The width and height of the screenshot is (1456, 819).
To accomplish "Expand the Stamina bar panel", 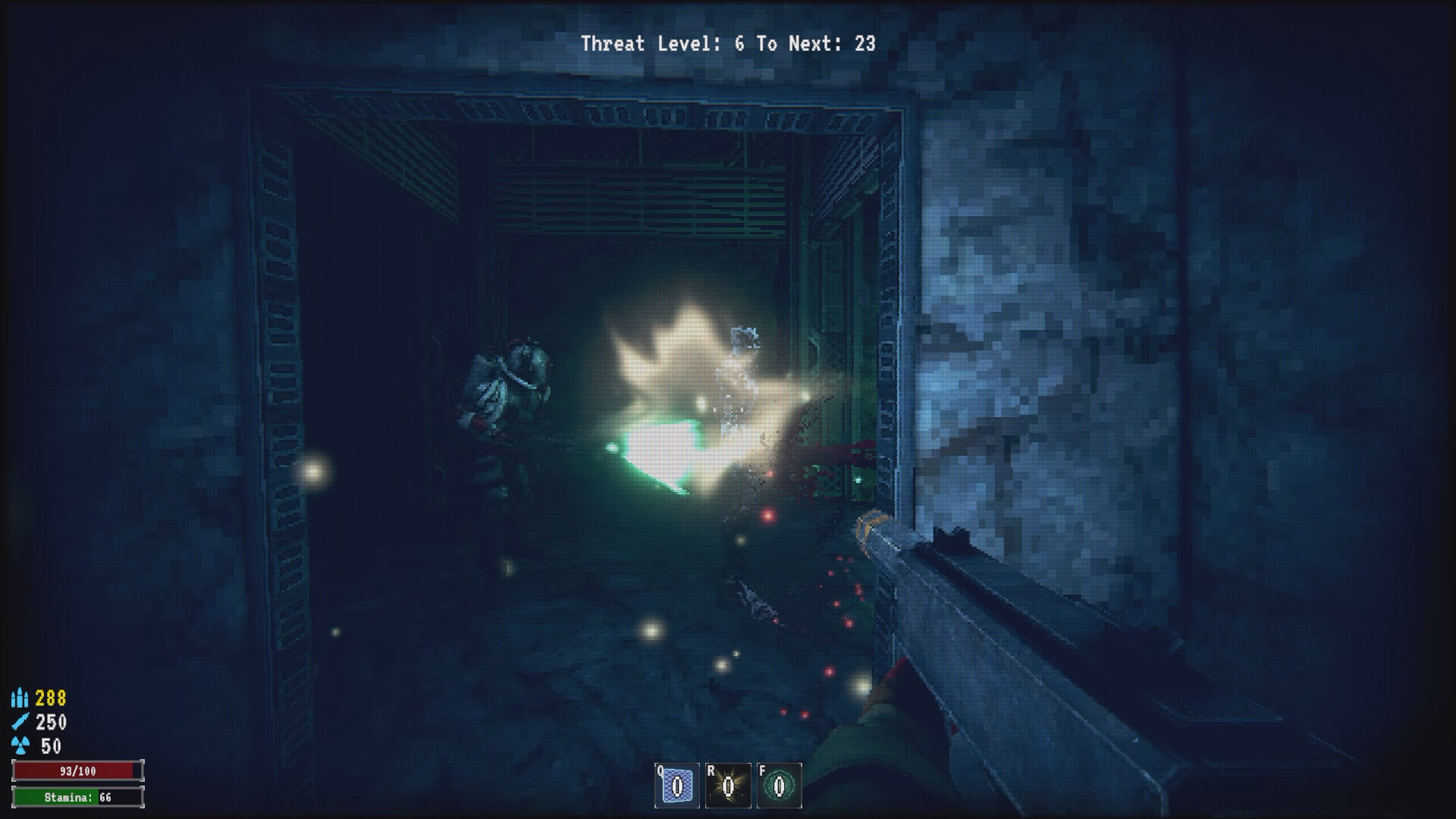I will [80, 798].
